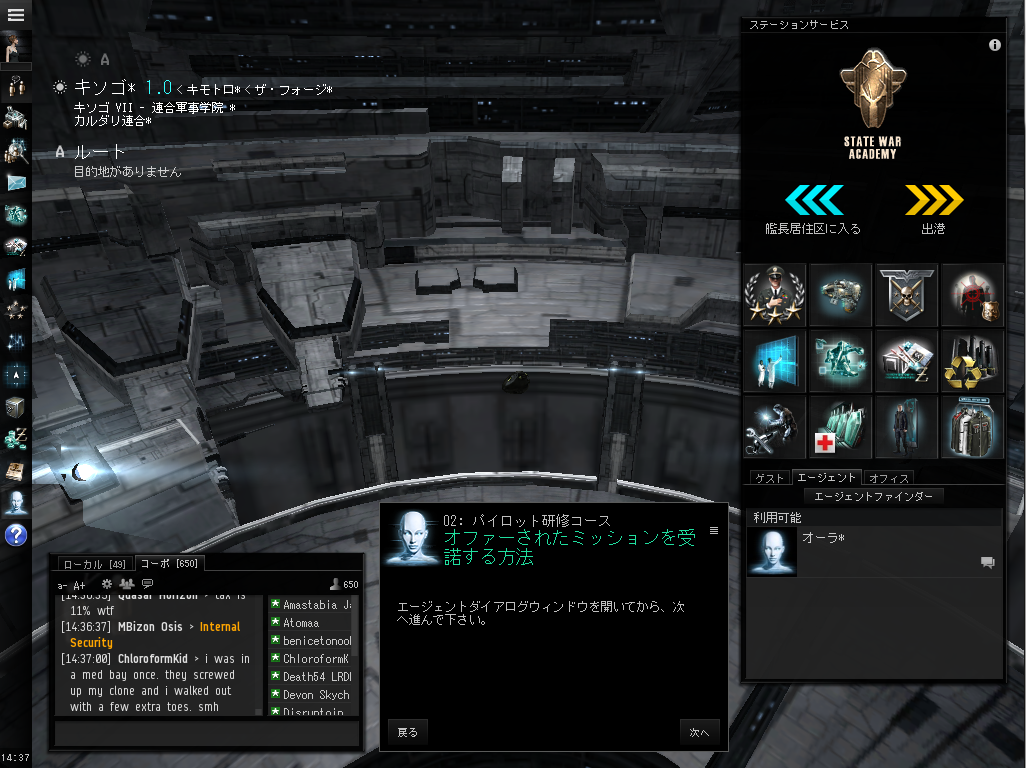Open the エージェントファインダー agent finder
The image size is (1026, 768).
click(x=873, y=496)
